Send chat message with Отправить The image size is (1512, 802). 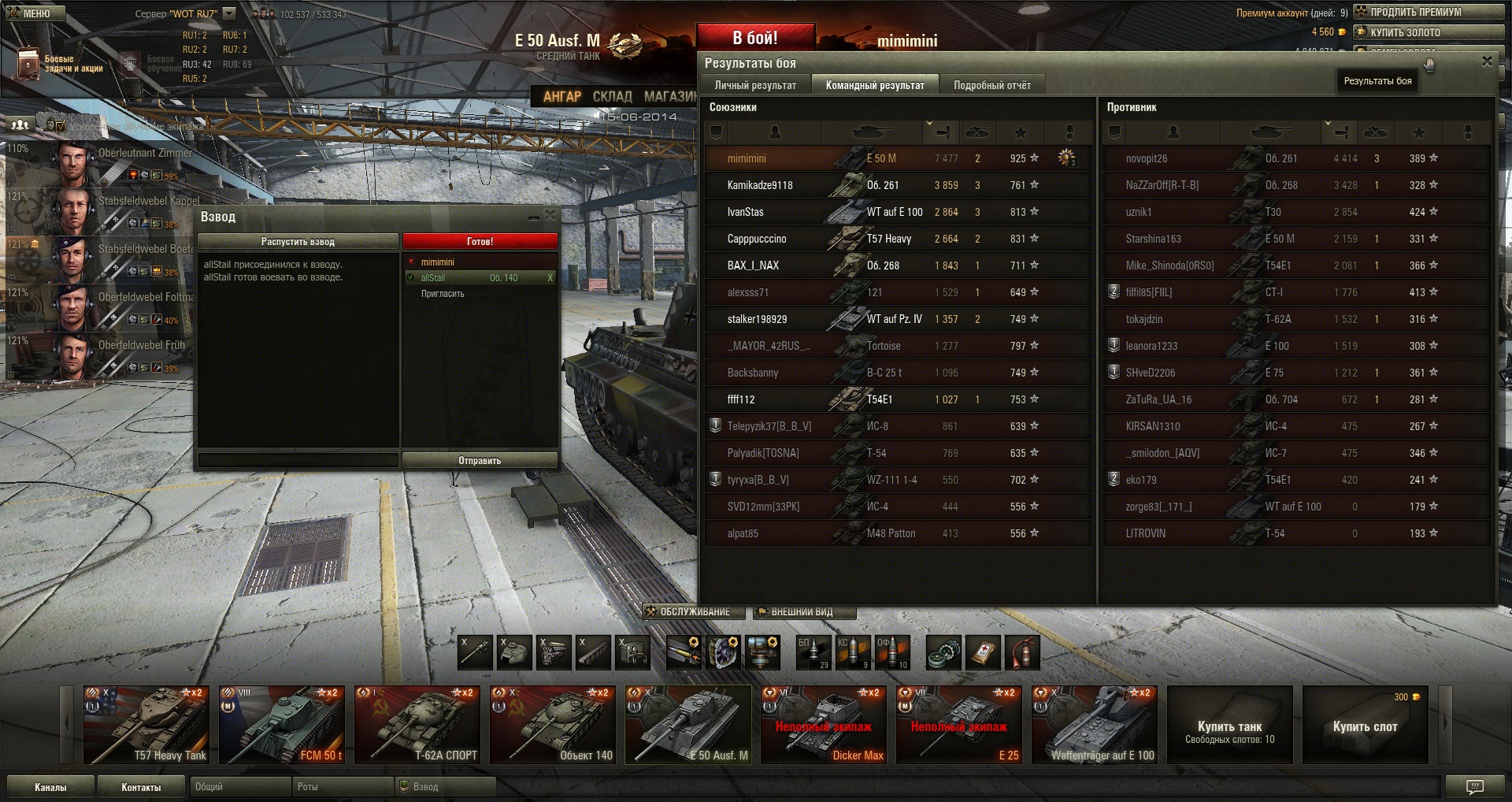click(480, 461)
